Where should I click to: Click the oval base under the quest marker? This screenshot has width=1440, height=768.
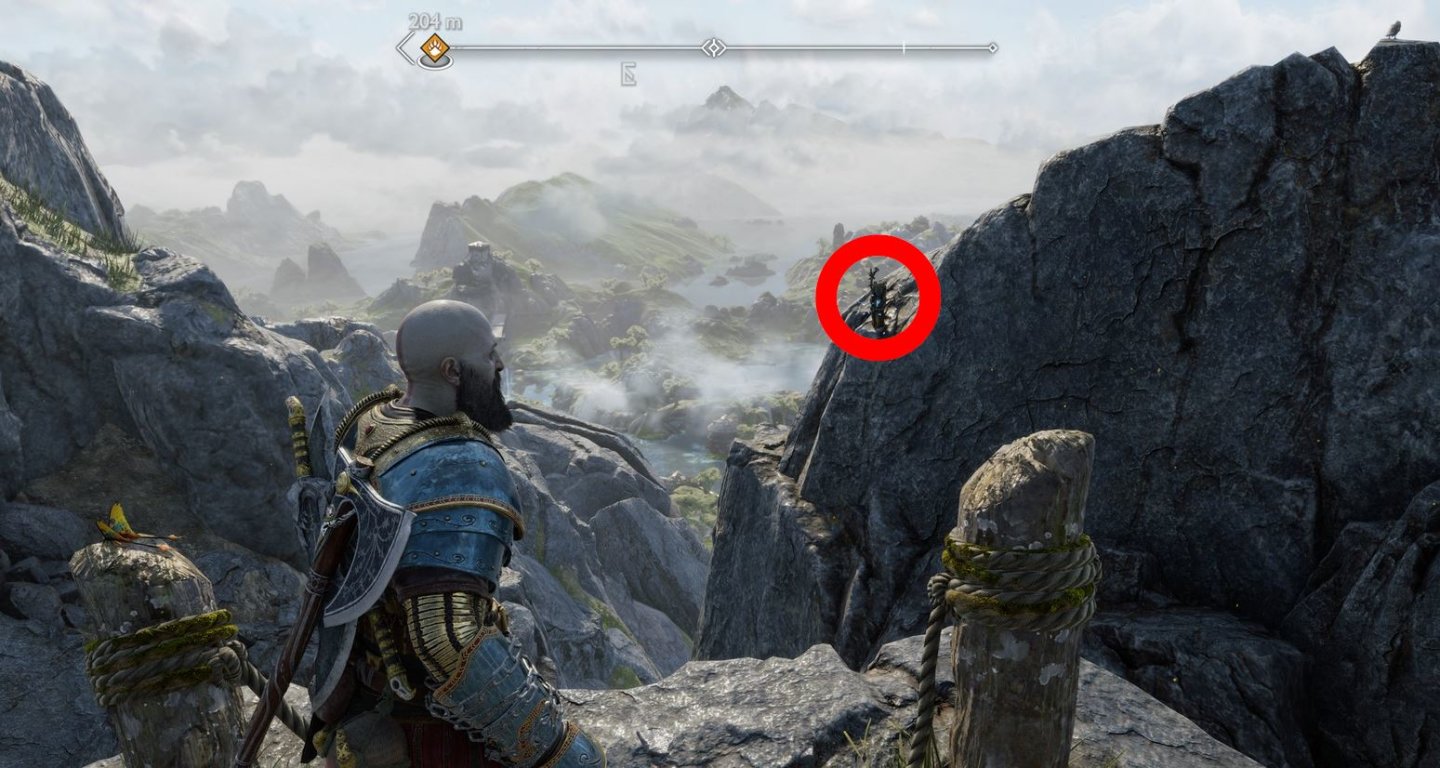click(x=436, y=64)
